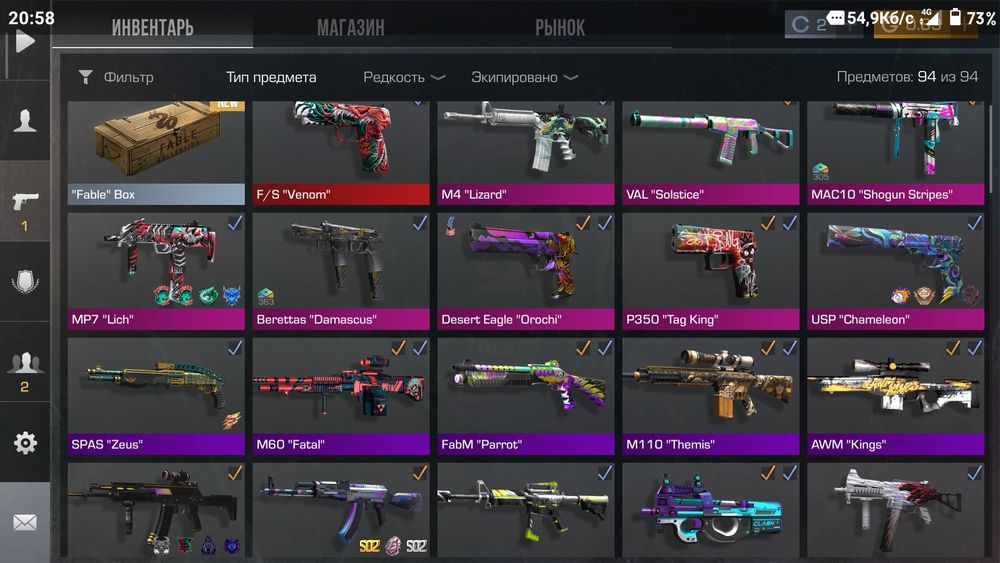Select the F/S "Venom" pistol
This screenshot has width=1000, height=563.
[x=341, y=152]
